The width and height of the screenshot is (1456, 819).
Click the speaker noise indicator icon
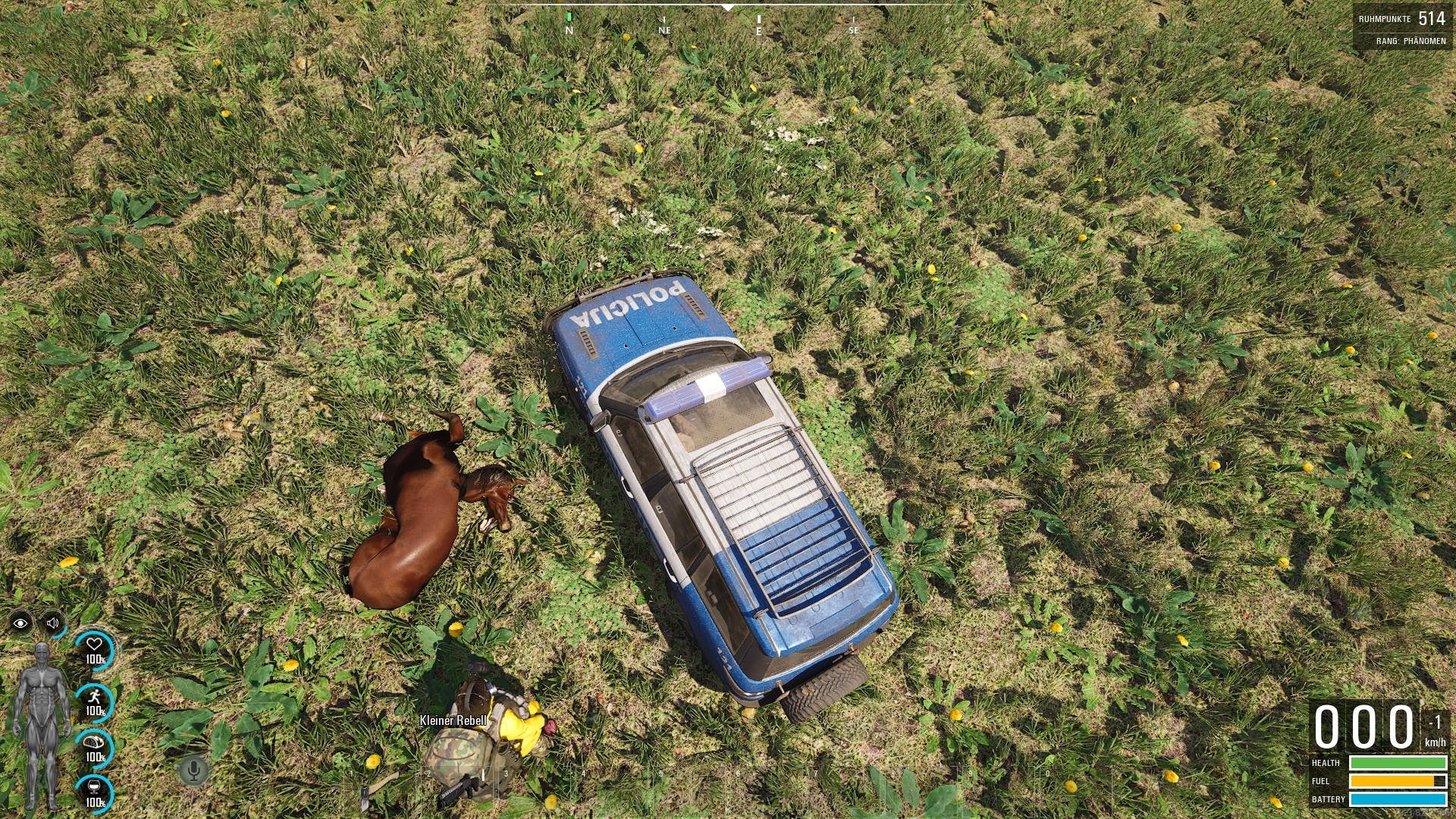pyautogui.click(x=53, y=623)
